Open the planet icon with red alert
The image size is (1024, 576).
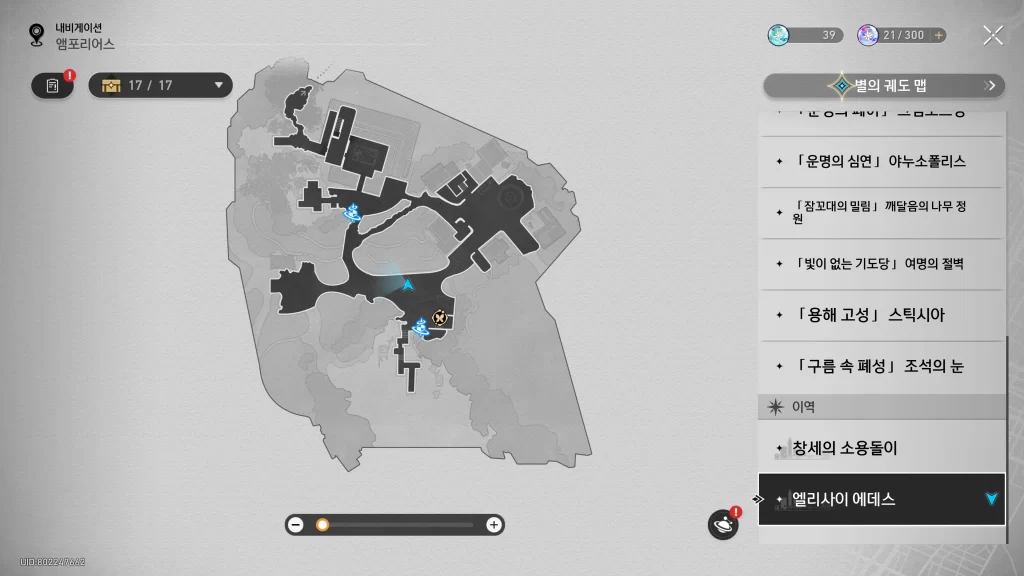(x=723, y=524)
